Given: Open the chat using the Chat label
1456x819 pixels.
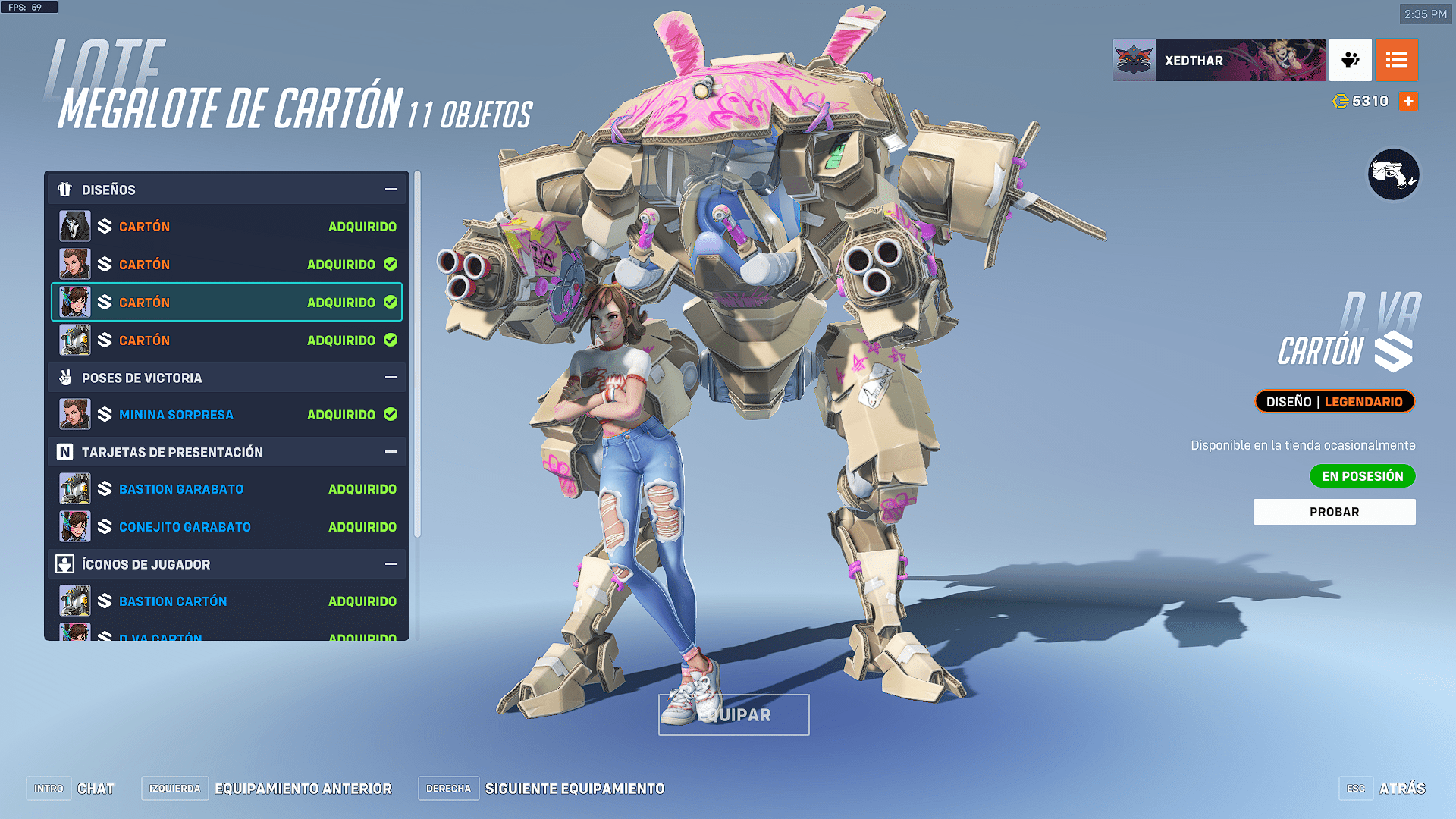Looking at the screenshot, I should [x=96, y=789].
